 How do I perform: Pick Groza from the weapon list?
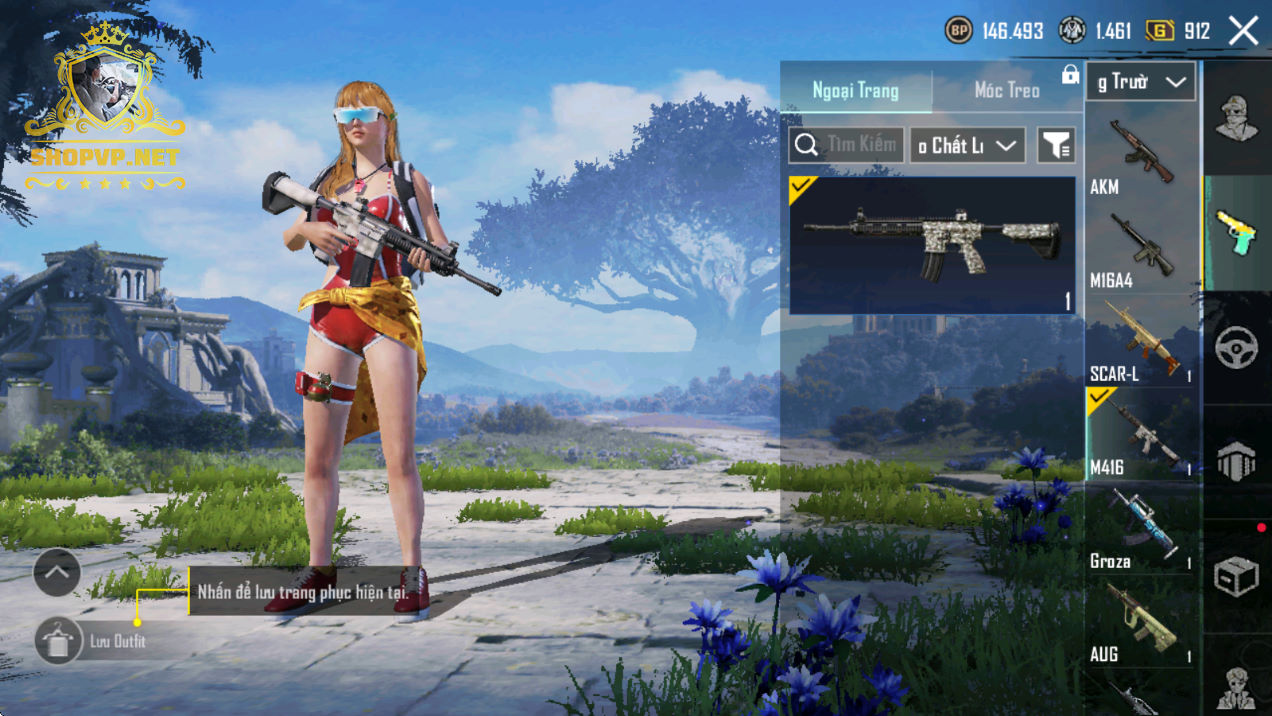click(x=1141, y=528)
